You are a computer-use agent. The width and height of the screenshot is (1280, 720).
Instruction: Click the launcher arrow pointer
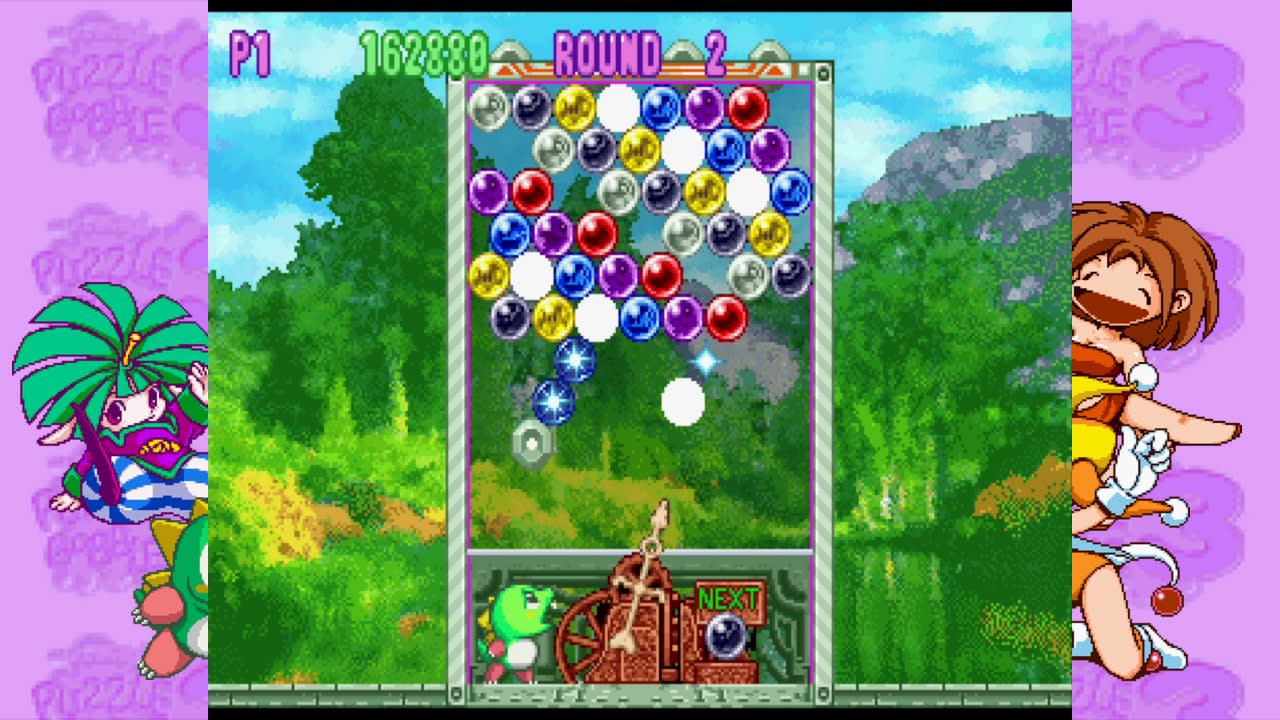661,520
